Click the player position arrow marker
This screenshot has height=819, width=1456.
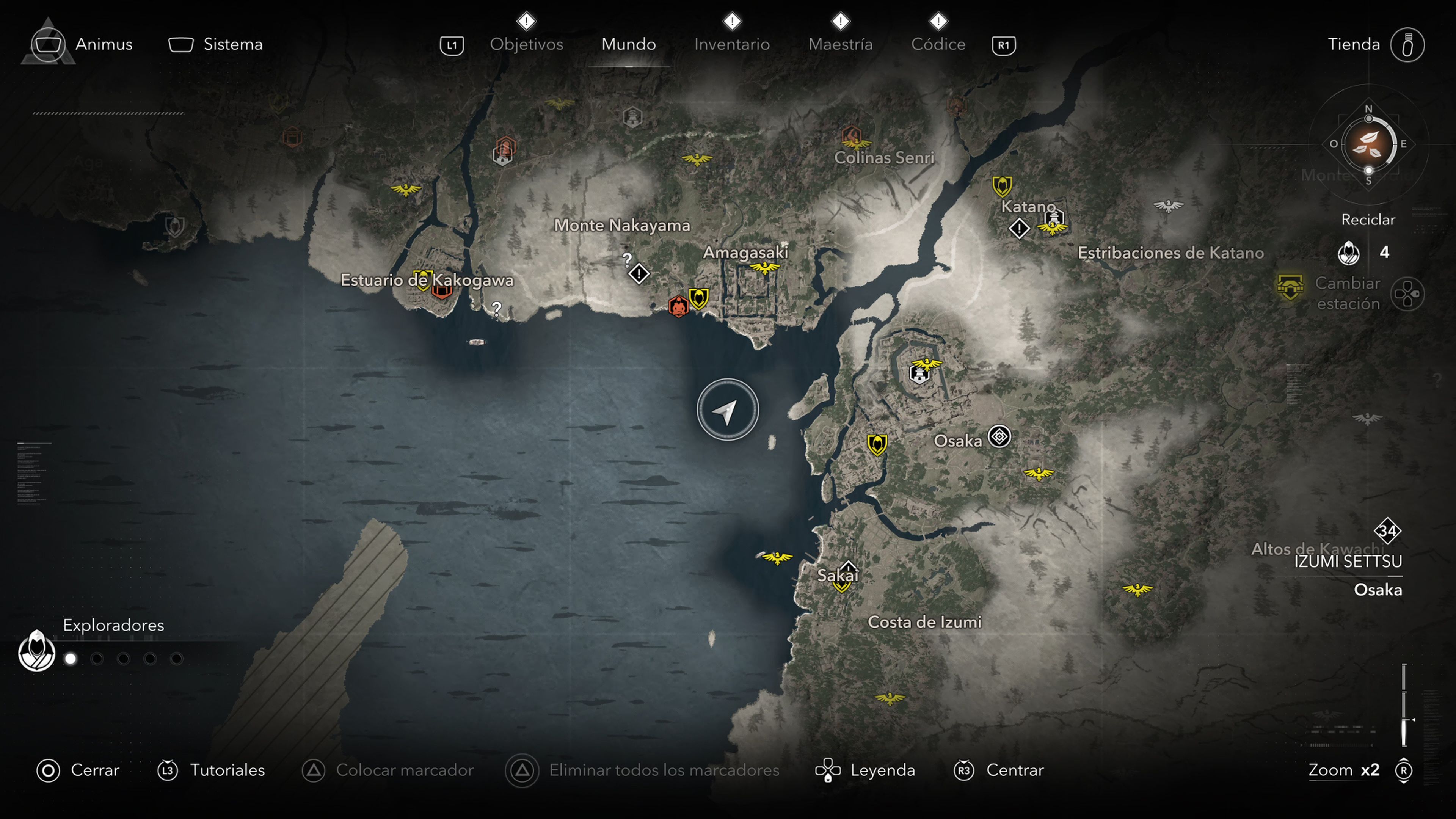[728, 410]
